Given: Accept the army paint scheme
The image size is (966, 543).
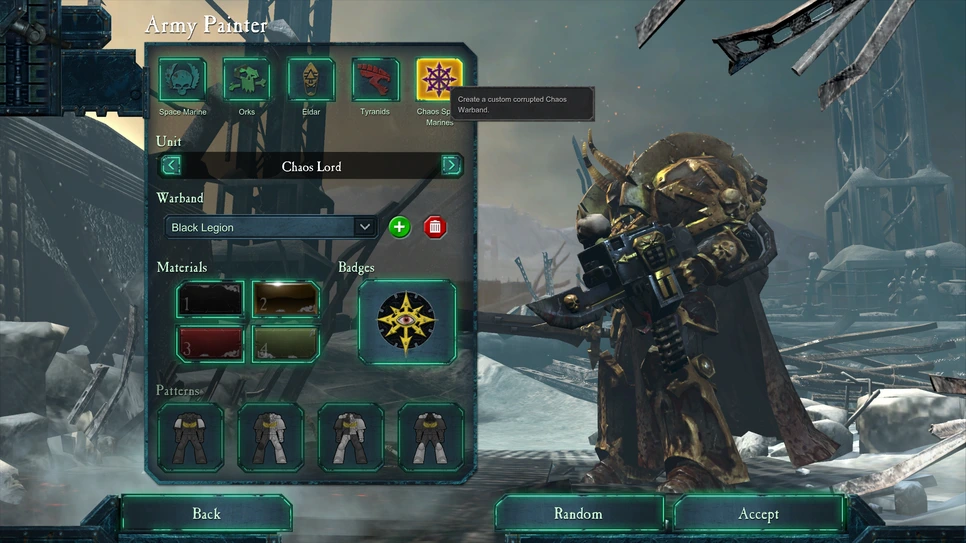Looking at the screenshot, I should click(758, 513).
